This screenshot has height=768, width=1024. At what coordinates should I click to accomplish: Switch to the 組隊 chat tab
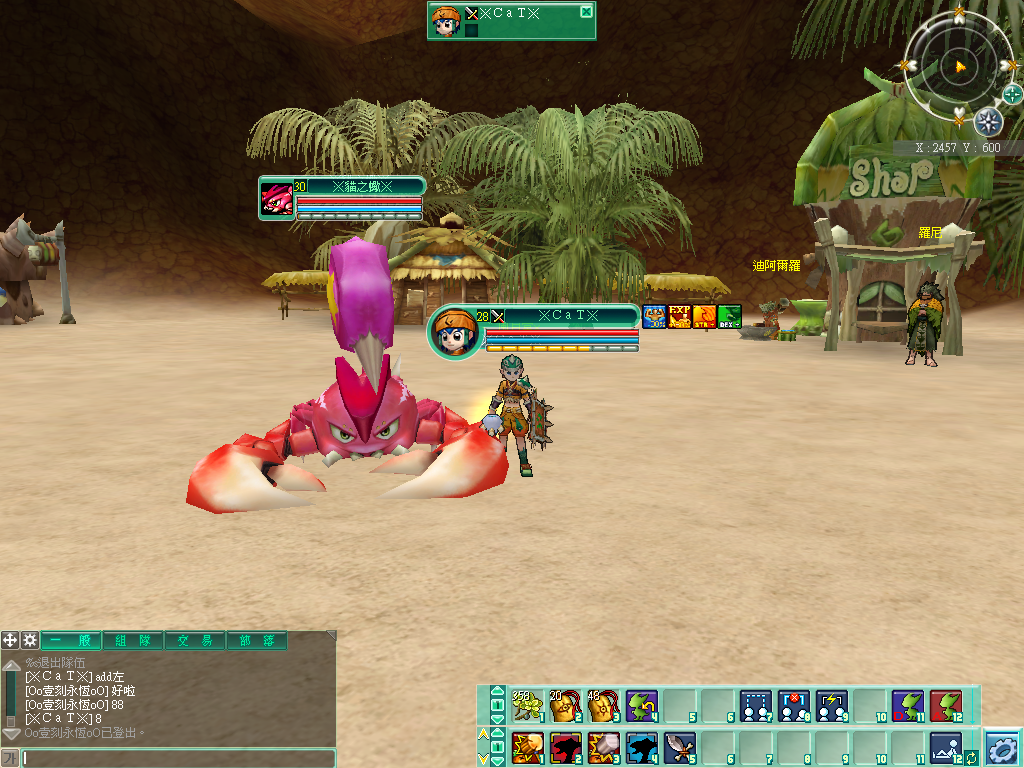(x=133, y=641)
